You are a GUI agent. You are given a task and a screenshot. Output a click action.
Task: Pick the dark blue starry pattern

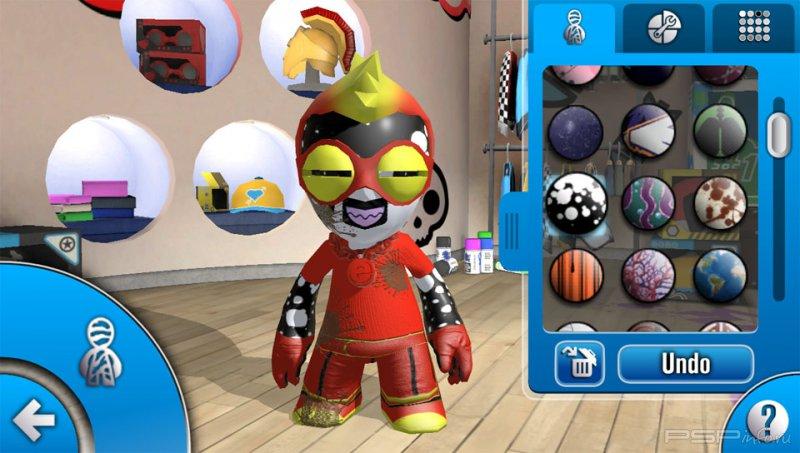click(577, 130)
